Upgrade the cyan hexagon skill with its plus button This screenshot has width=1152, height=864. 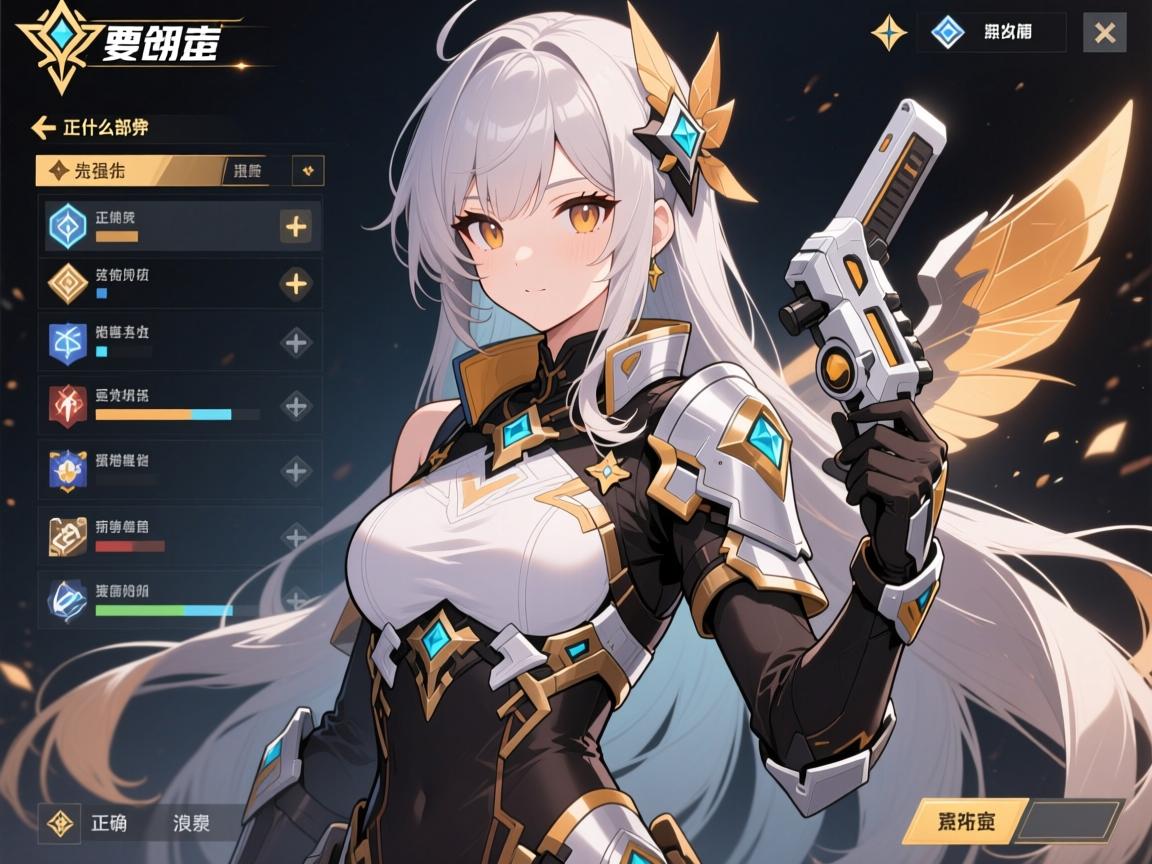coord(296,226)
